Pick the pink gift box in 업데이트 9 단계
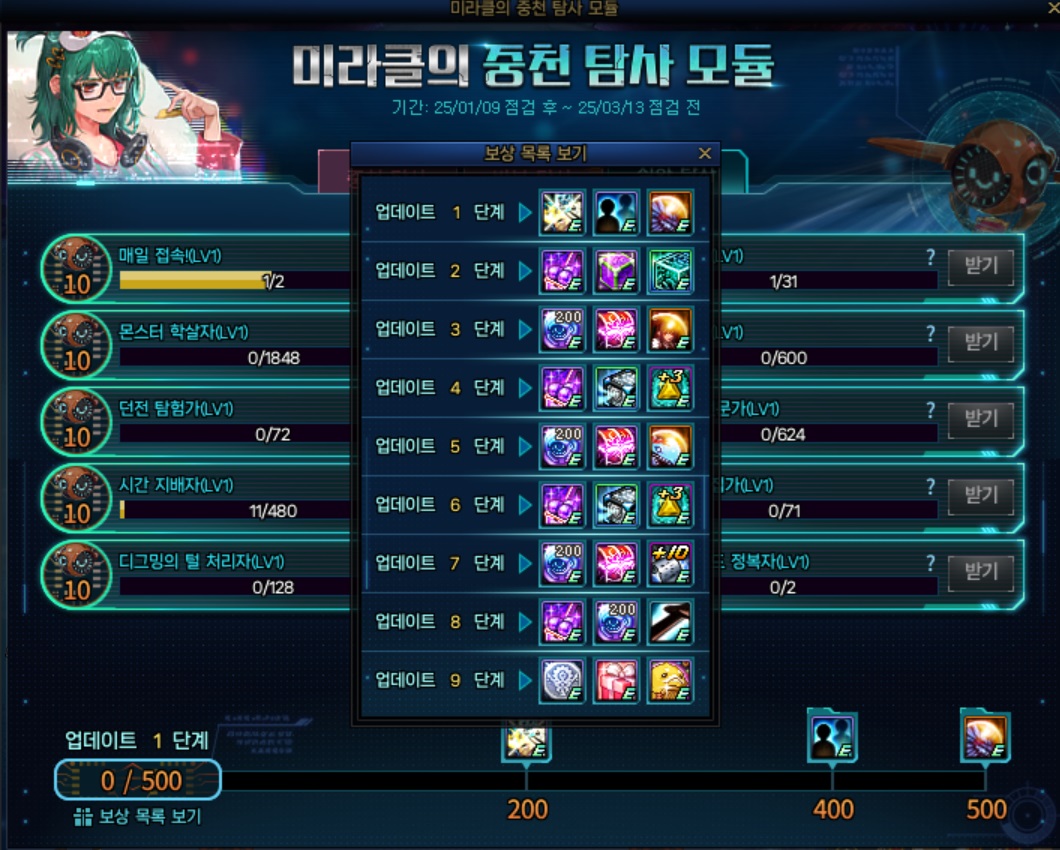The image size is (1060, 850). pyautogui.click(x=616, y=680)
